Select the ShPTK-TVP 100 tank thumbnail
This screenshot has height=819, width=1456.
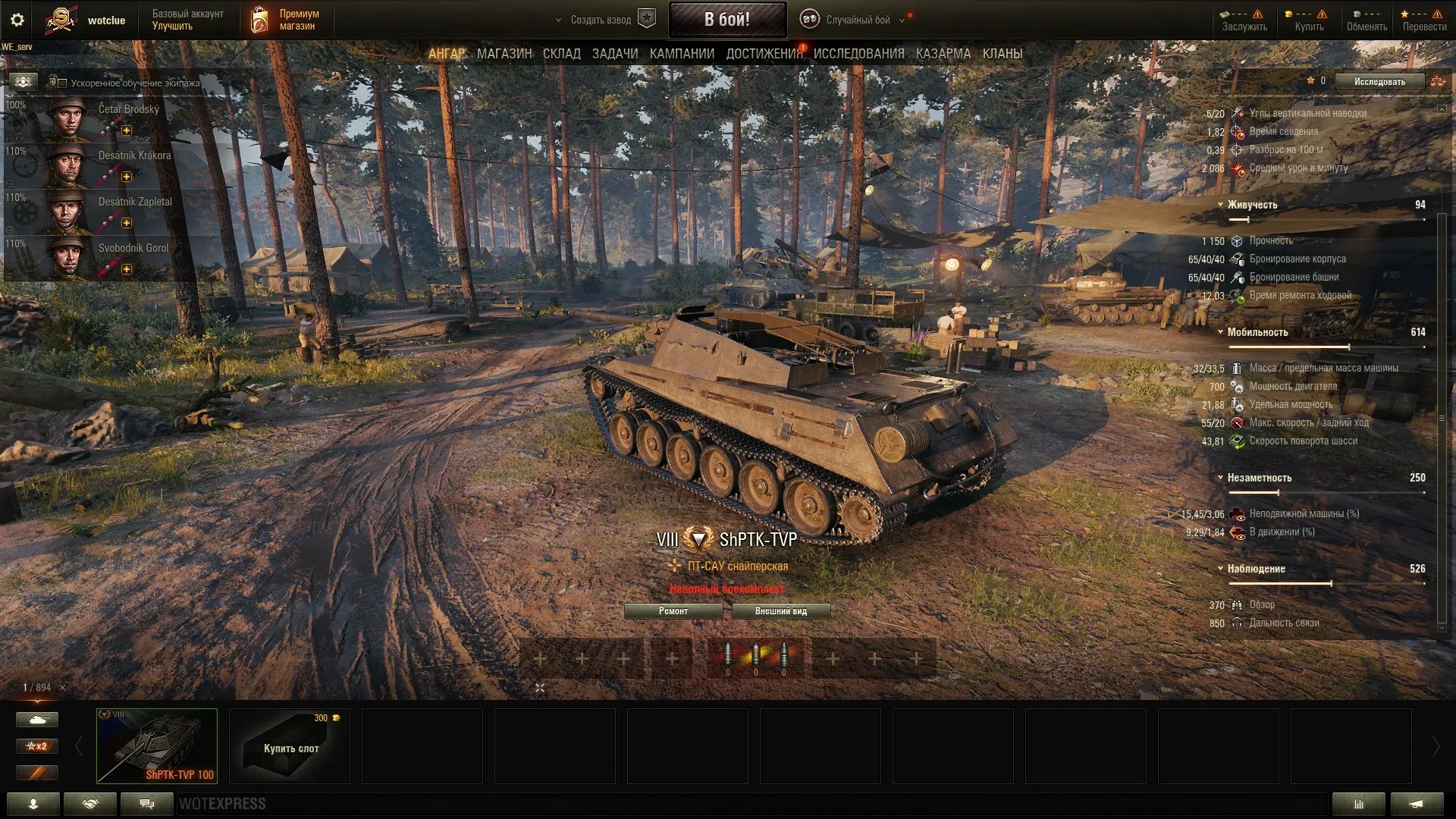pos(157,745)
